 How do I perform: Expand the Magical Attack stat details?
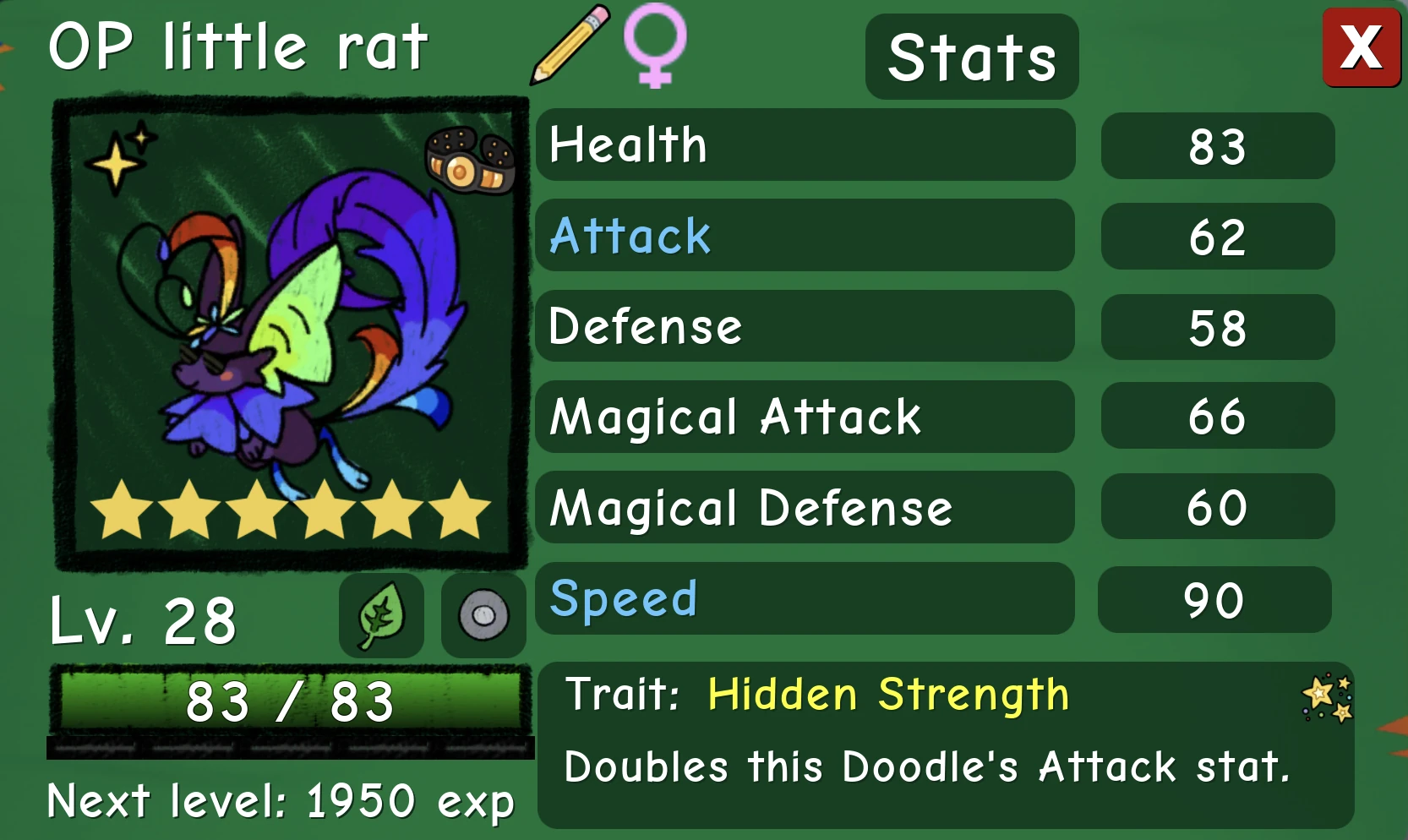pos(805,417)
